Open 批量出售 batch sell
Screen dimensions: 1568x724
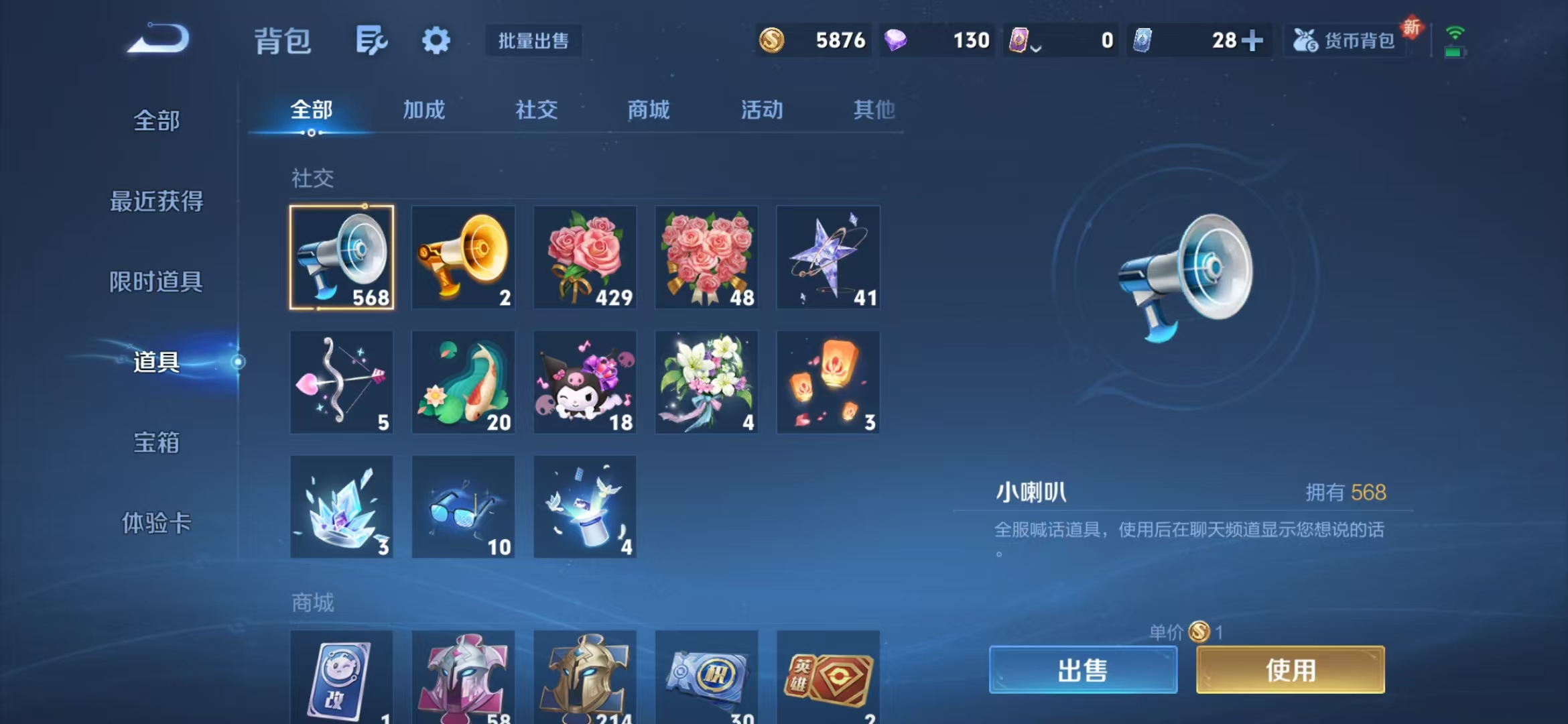(x=533, y=40)
